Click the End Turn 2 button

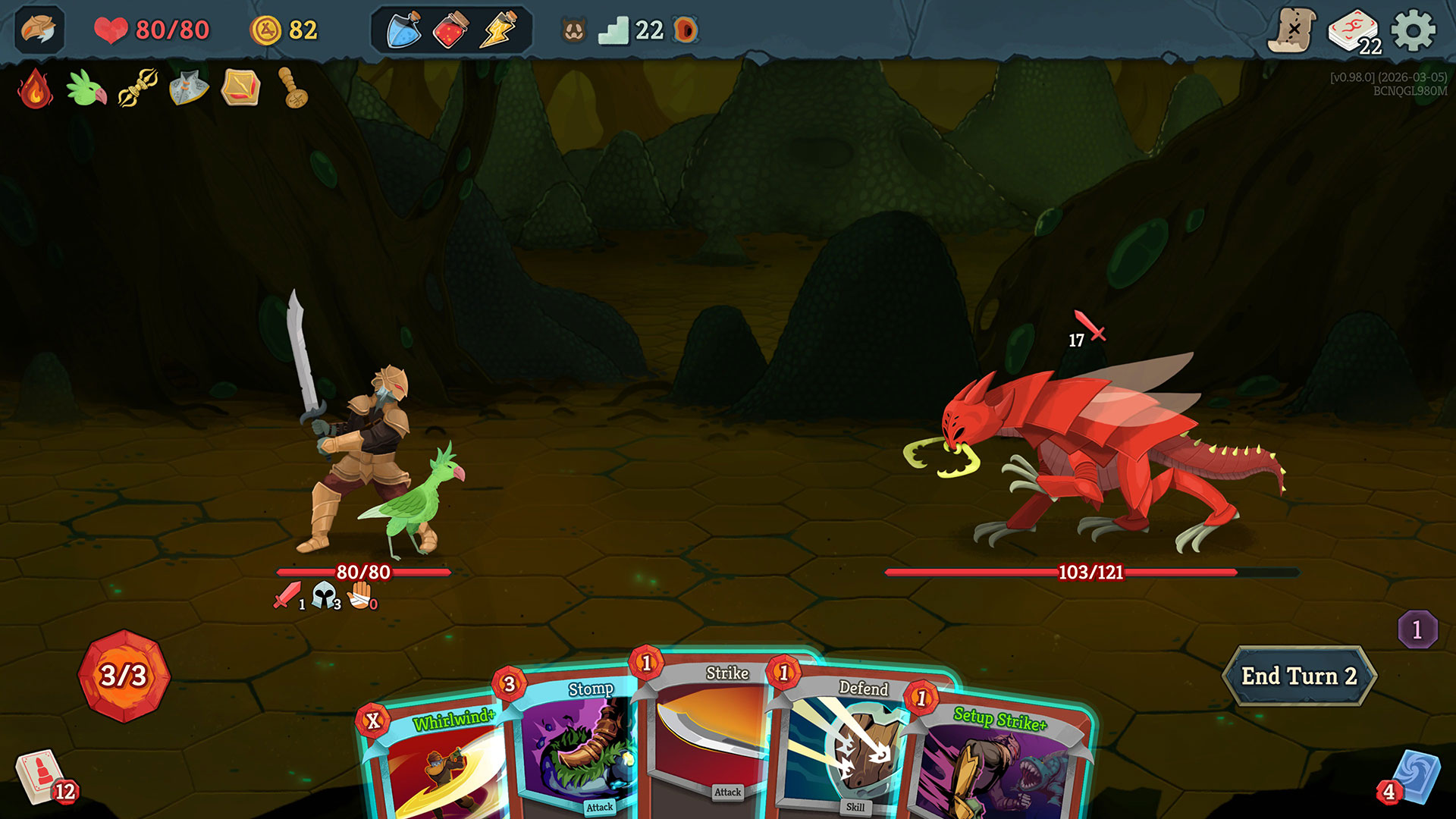click(1299, 676)
